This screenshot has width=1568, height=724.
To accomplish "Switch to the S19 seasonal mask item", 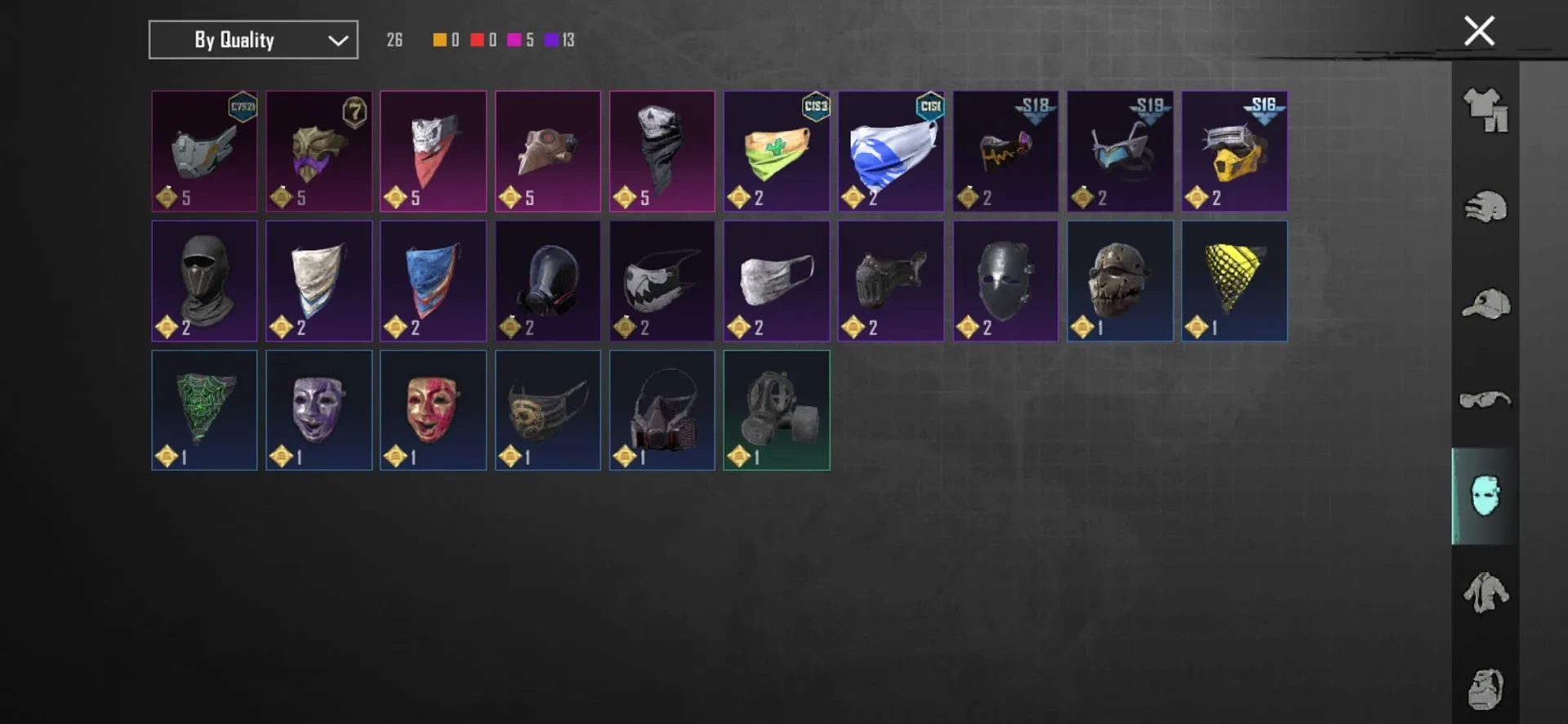I will point(1120,151).
